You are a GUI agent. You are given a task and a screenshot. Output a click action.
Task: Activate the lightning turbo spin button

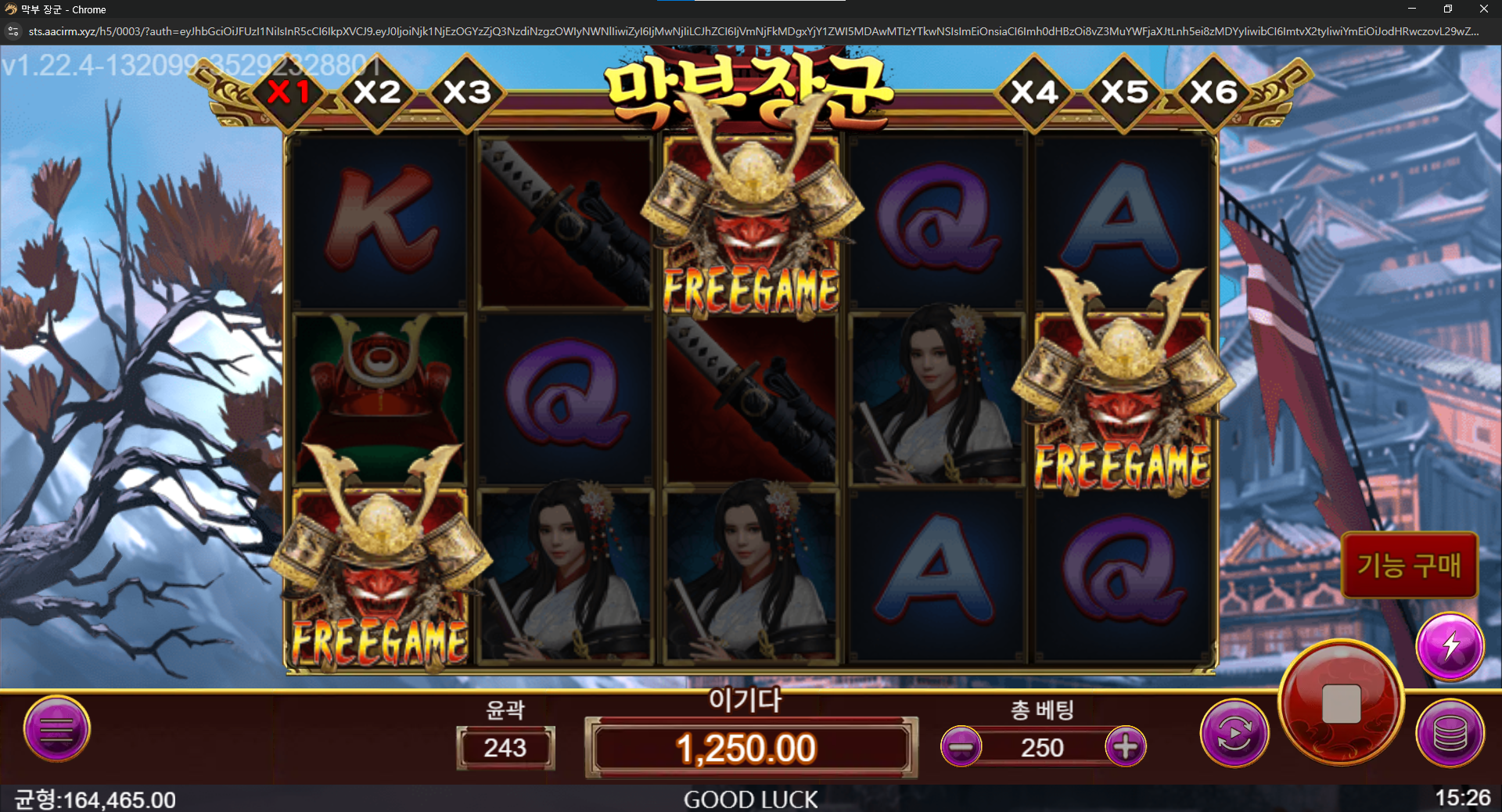[1450, 646]
